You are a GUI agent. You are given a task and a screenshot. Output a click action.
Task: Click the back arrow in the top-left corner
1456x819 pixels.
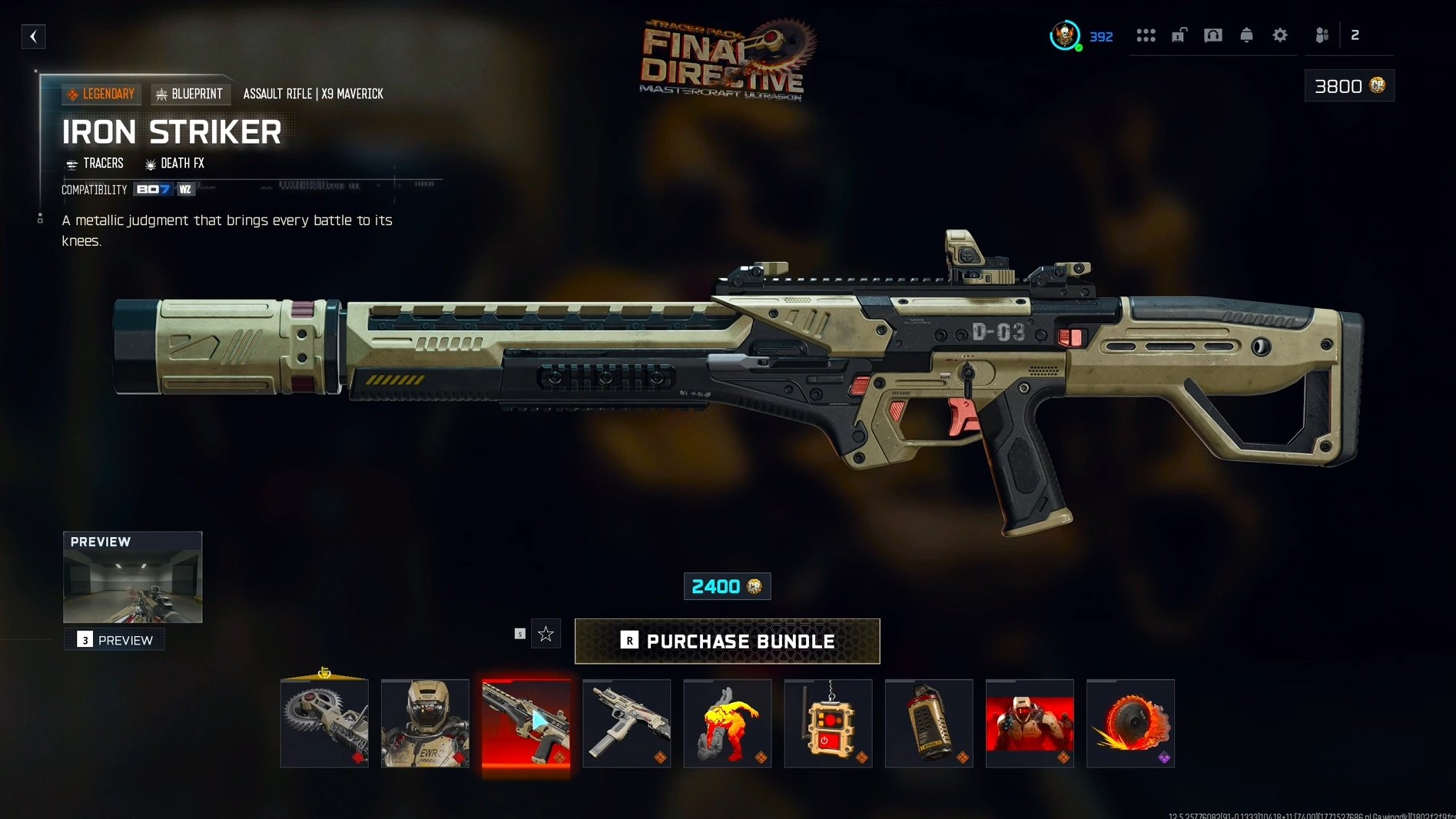[x=32, y=36]
